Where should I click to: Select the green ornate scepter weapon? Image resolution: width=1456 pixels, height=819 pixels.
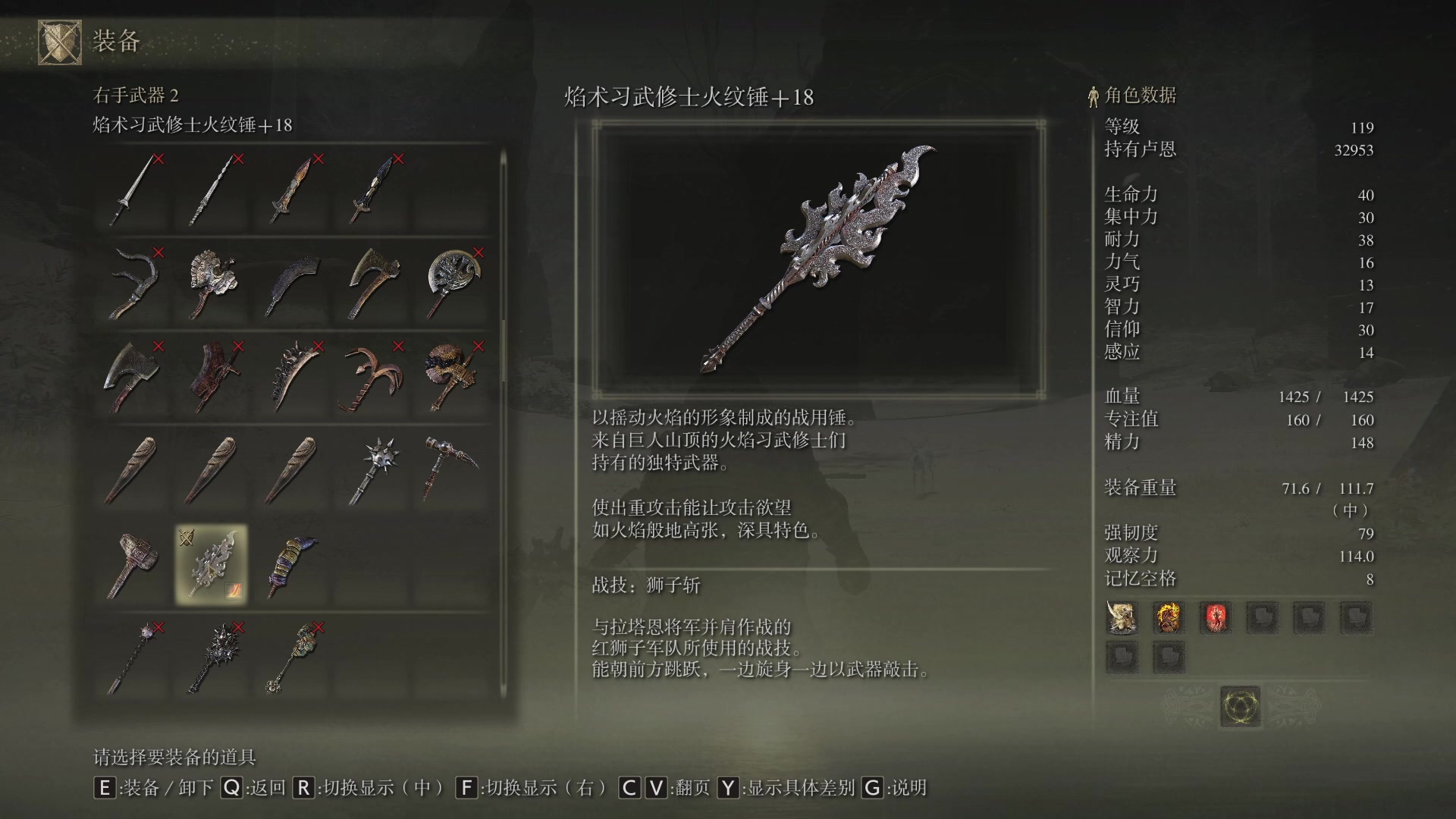(291, 657)
